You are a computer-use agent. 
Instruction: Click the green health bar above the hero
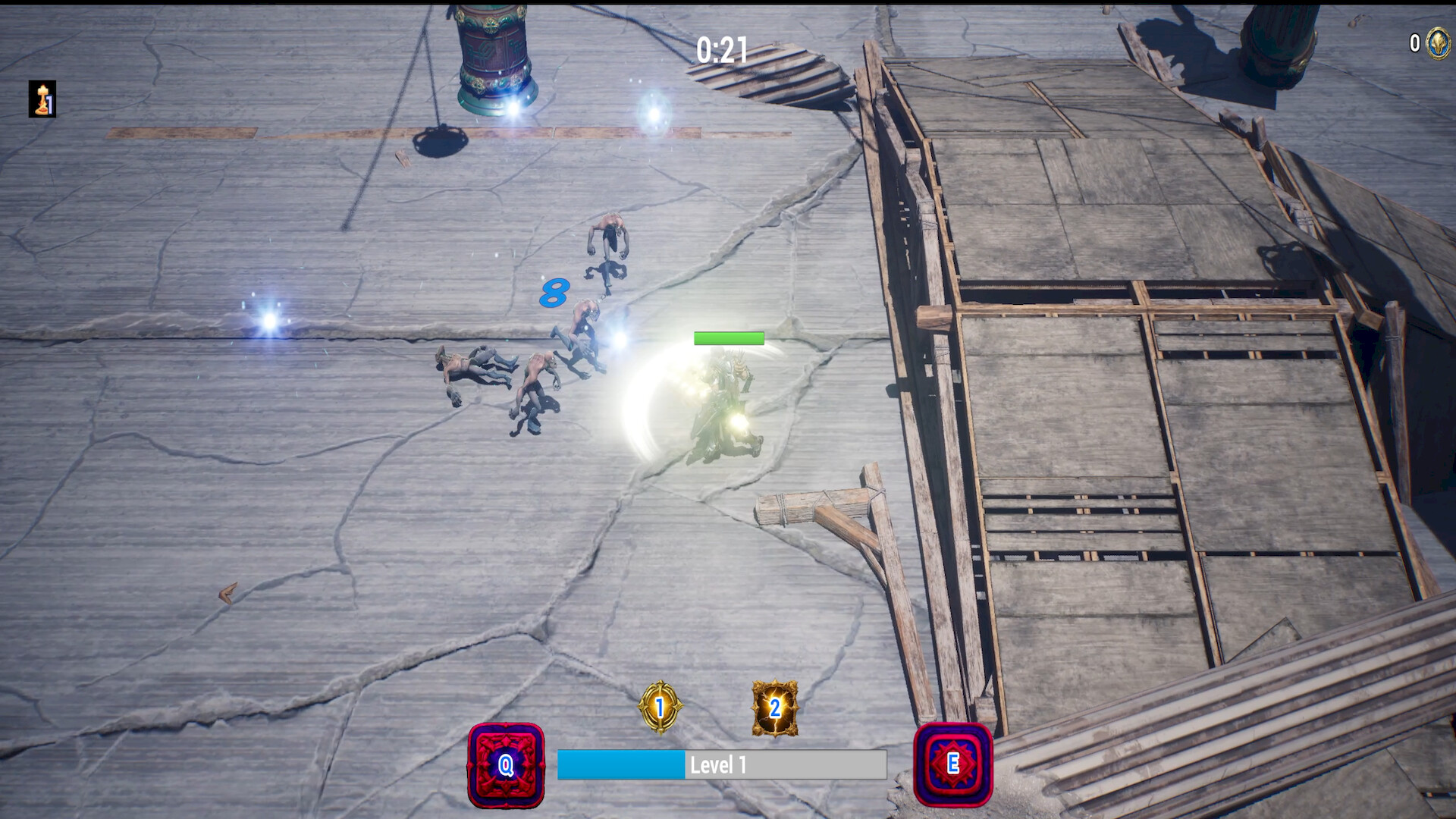(x=728, y=338)
